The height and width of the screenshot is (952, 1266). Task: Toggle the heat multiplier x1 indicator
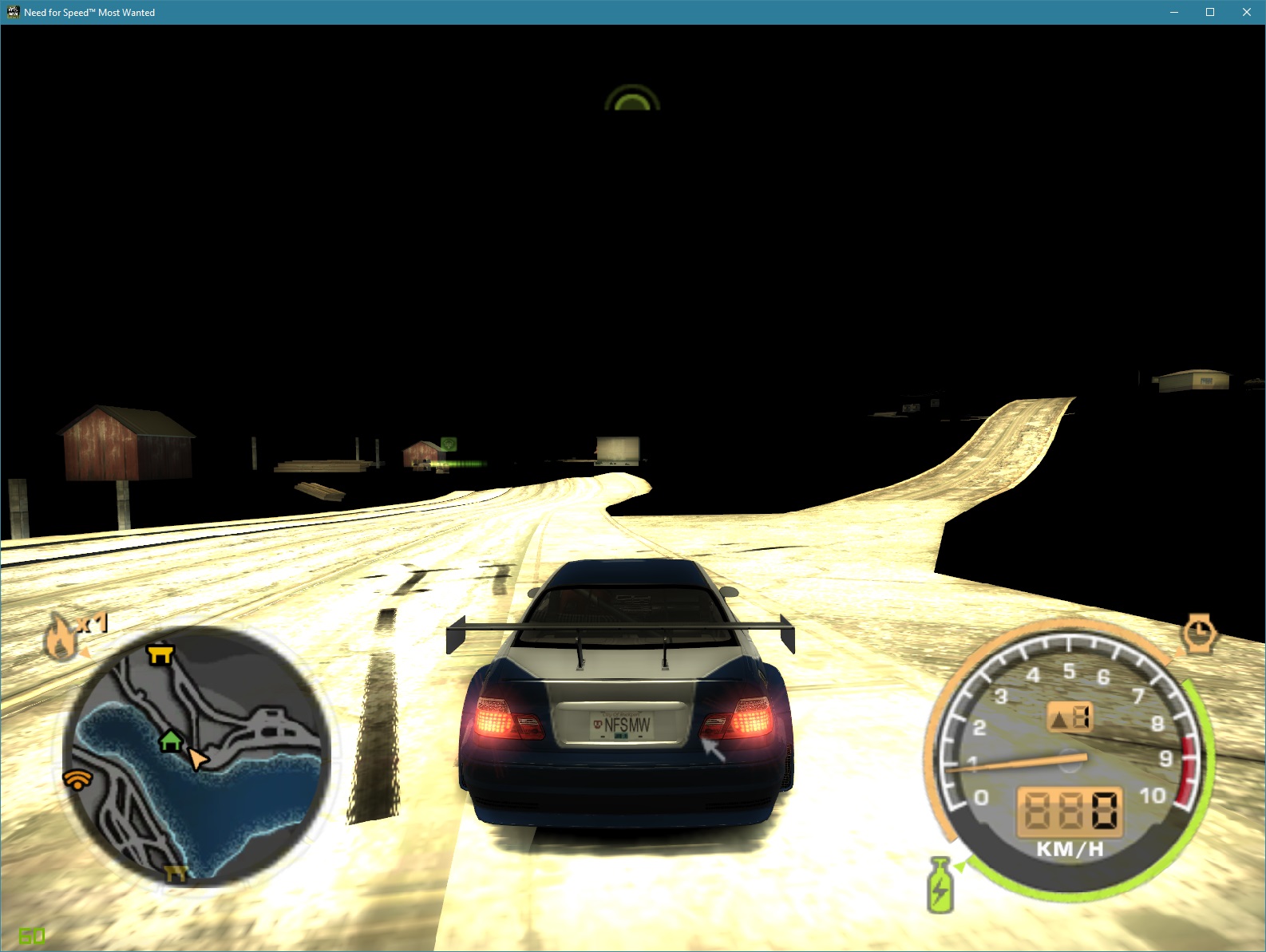click(93, 624)
